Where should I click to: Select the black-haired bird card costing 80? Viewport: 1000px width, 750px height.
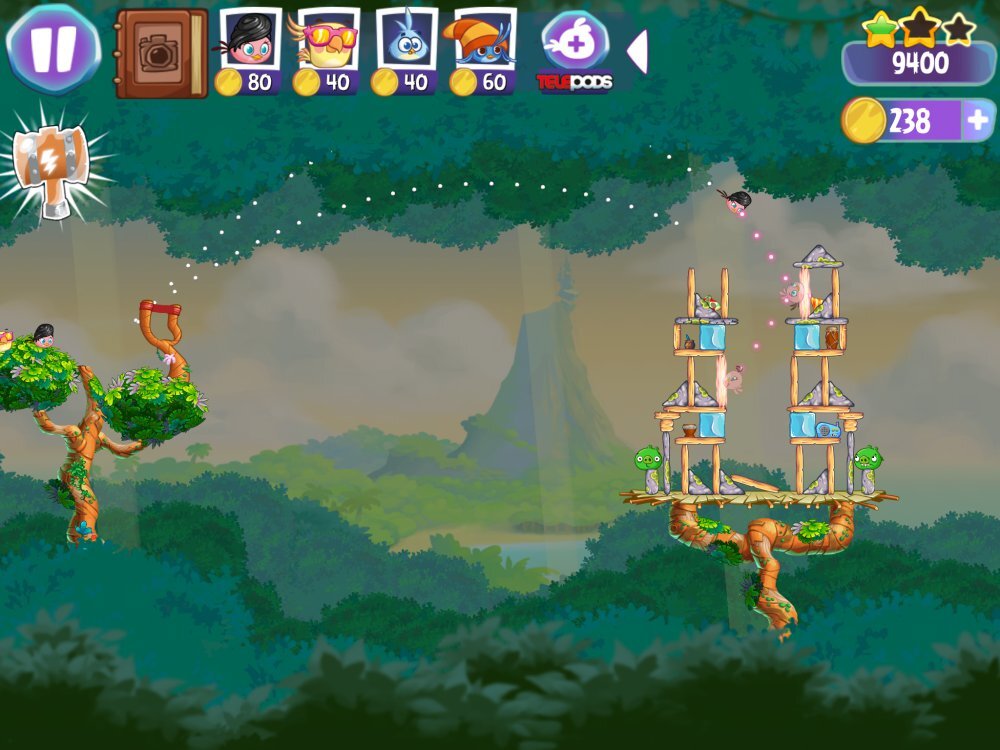click(250, 52)
